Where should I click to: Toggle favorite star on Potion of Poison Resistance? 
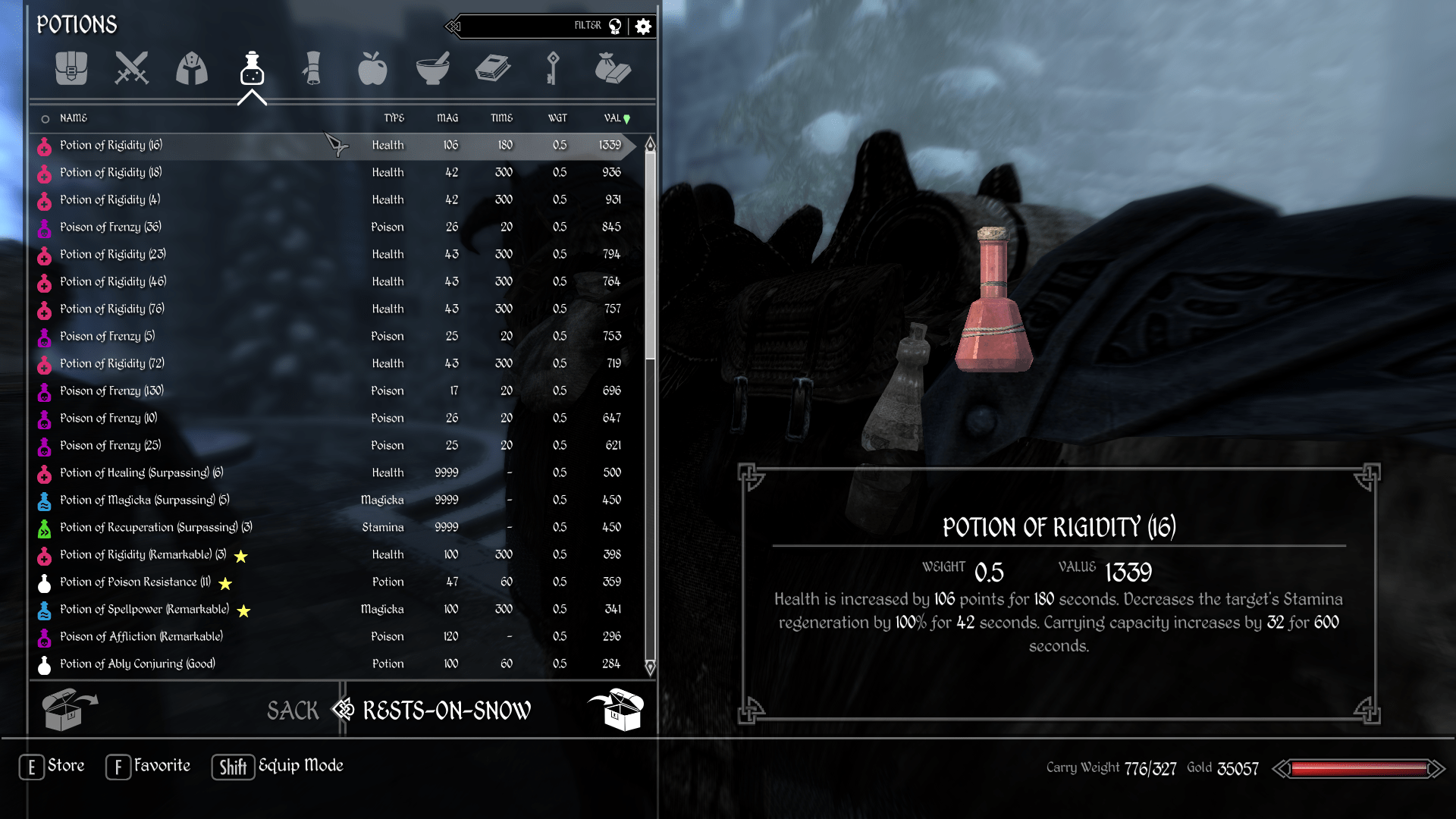(x=225, y=583)
